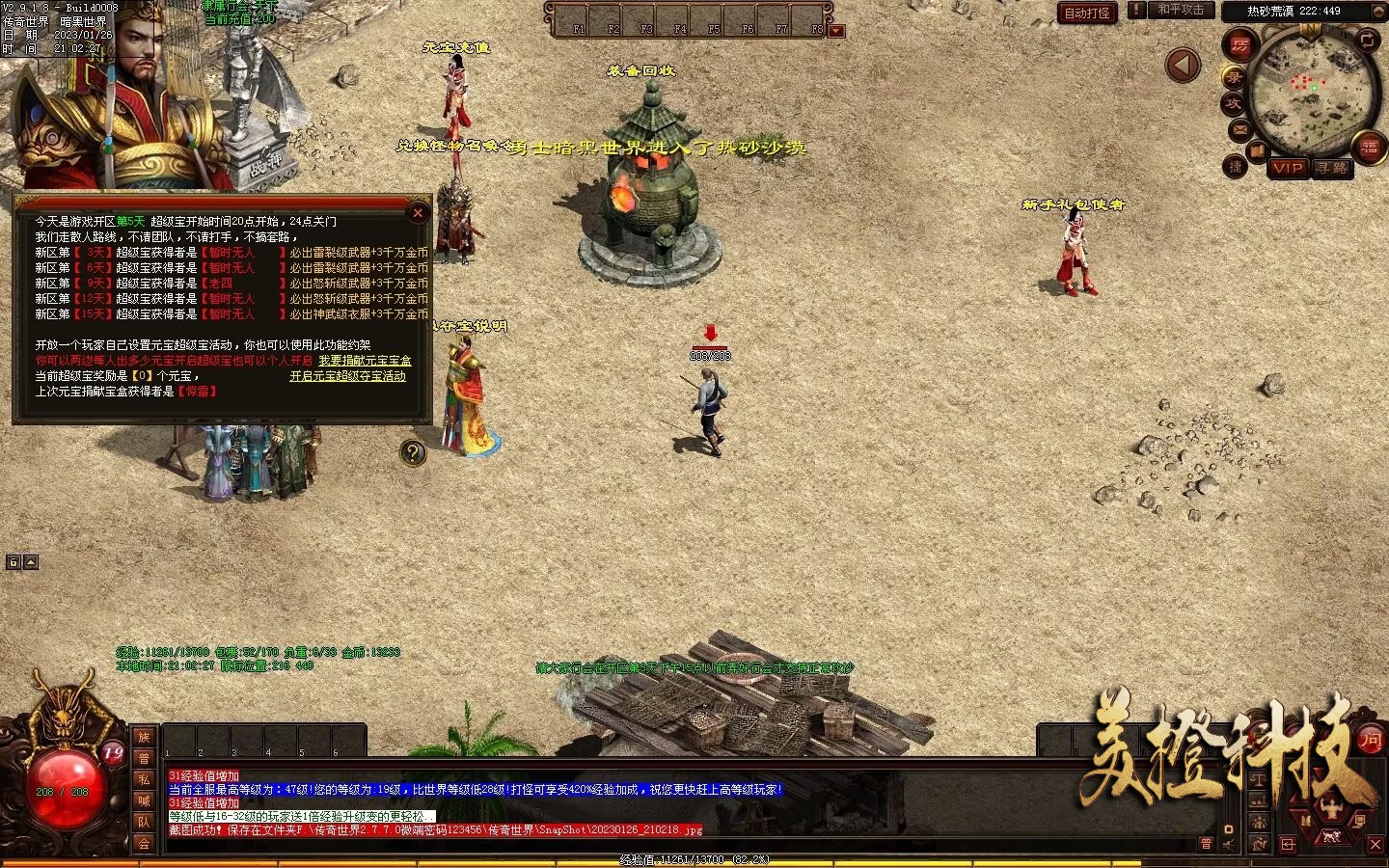Click the 攻 round button by minimap
Viewport: 1389px width, 868px height.
click(1233, 103)
